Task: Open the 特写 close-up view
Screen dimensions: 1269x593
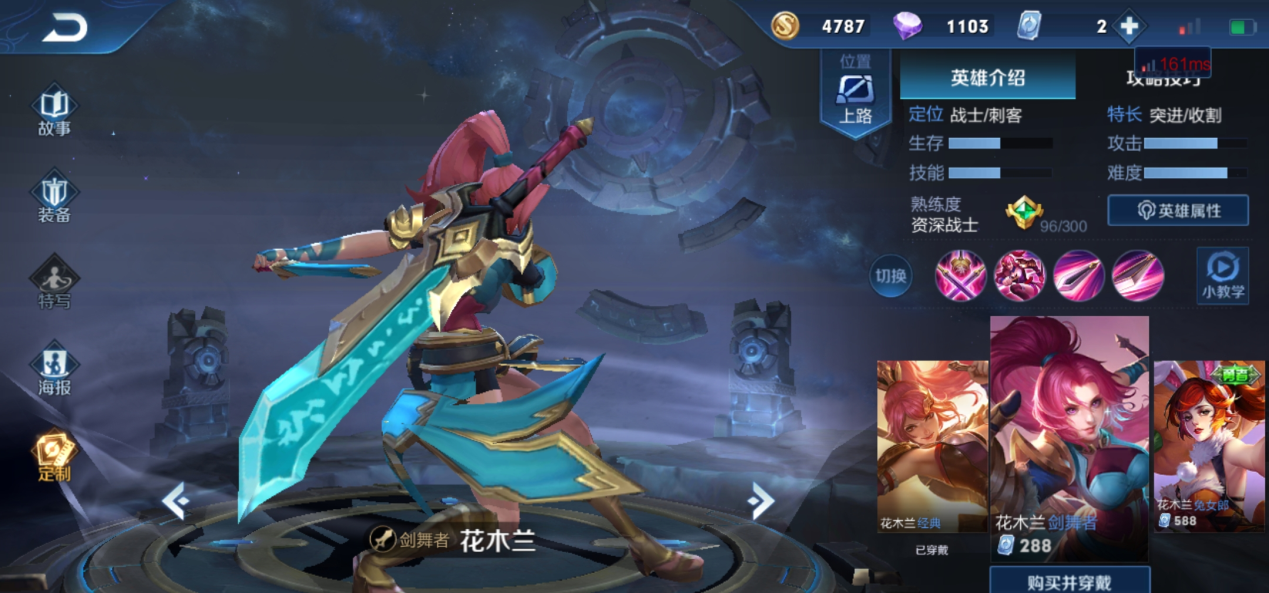Action: click(x=54, y=284)
